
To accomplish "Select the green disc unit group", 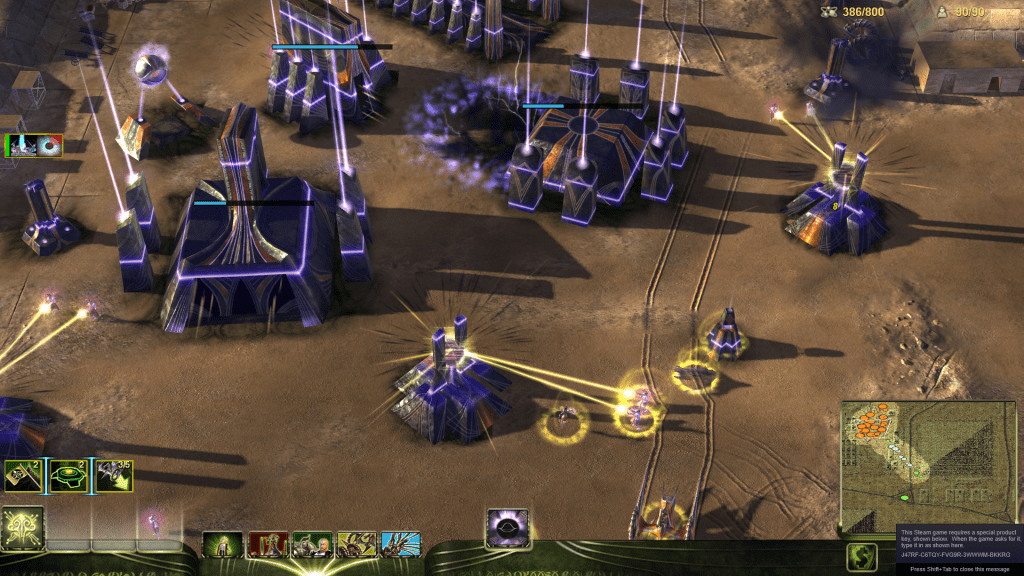I will [x=67, y=477].
